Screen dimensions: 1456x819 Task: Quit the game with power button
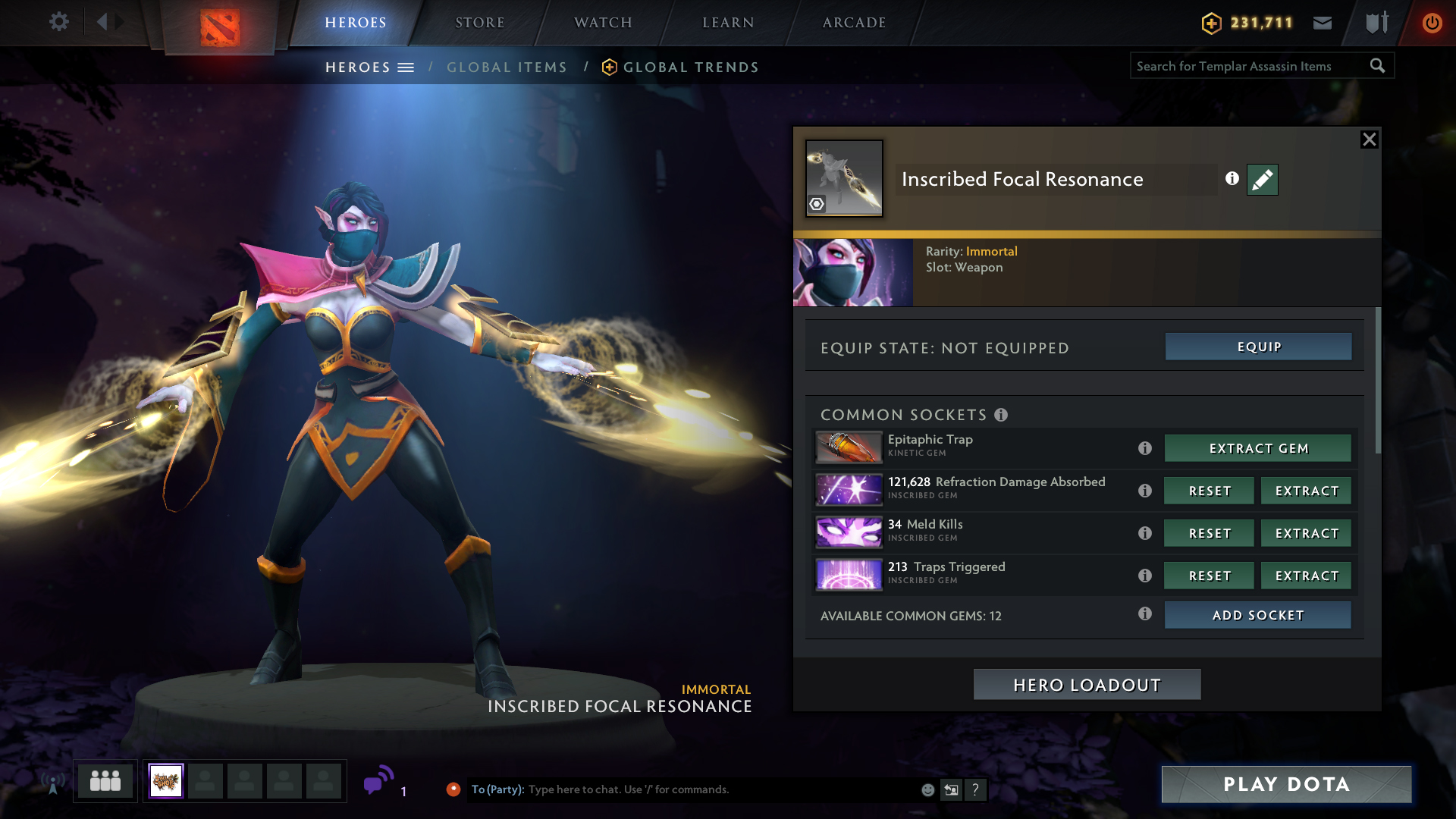pos(1432,23)
